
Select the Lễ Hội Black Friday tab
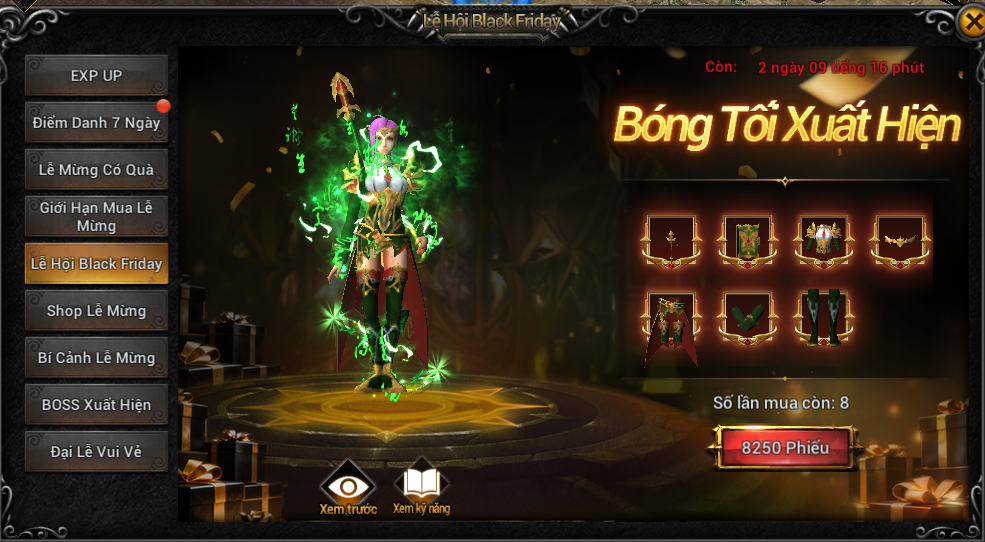(96, 264)
